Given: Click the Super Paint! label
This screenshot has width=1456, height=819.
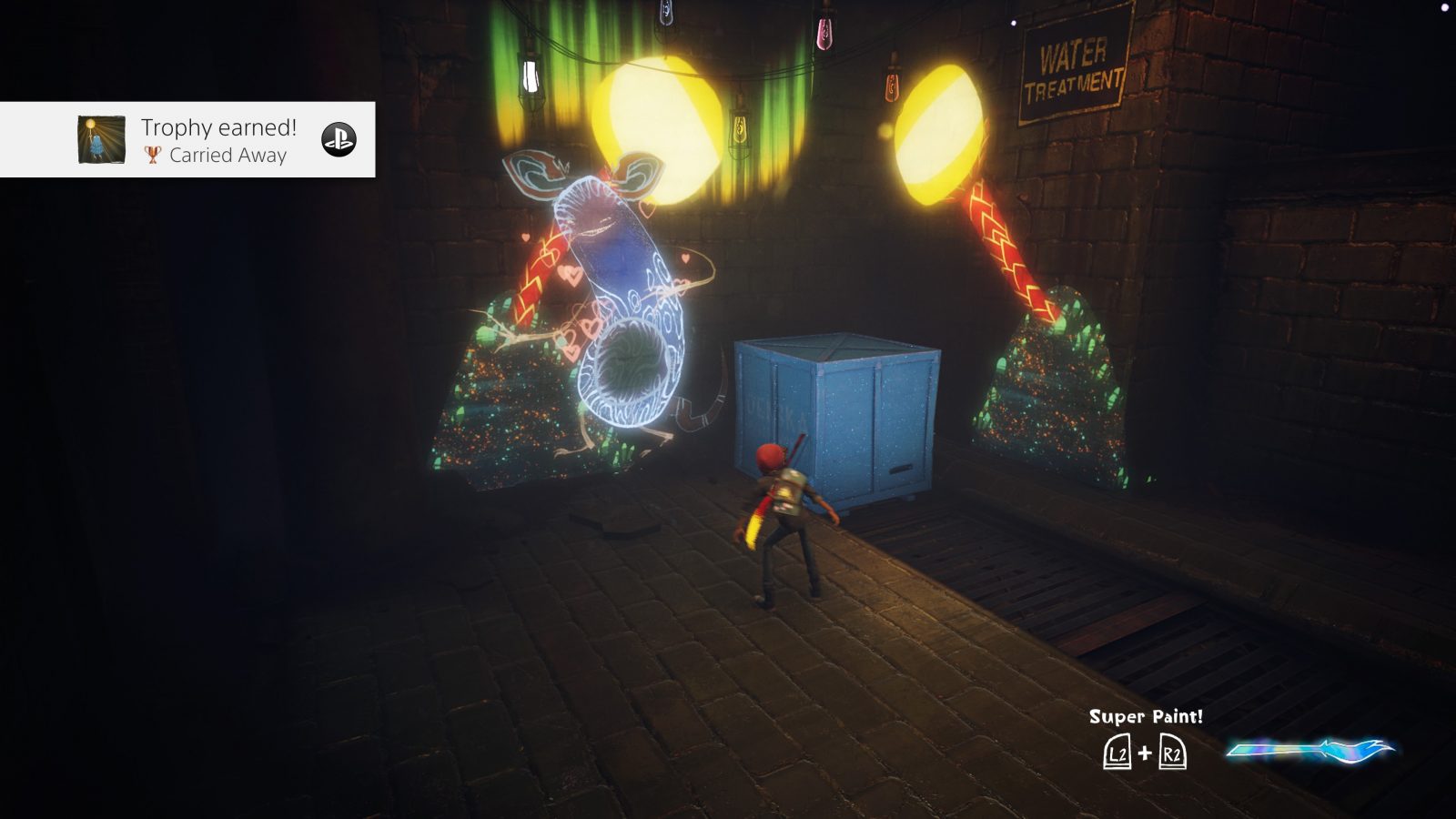Looking at the screenshot, I should (x=1145, y=716).
